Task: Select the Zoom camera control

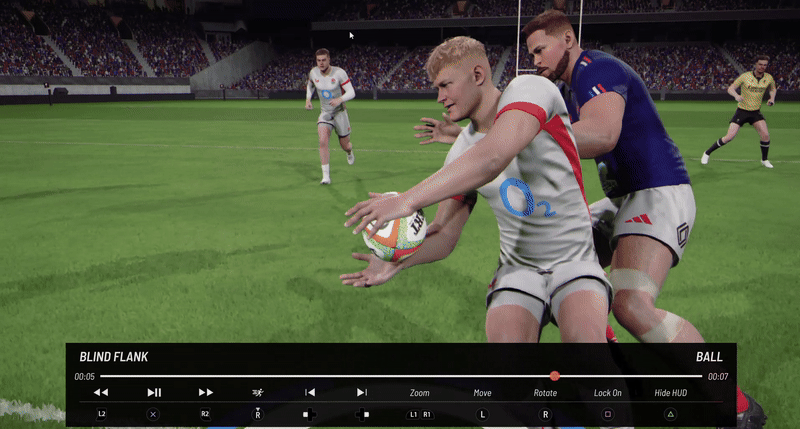Action: tap(420, 393)
